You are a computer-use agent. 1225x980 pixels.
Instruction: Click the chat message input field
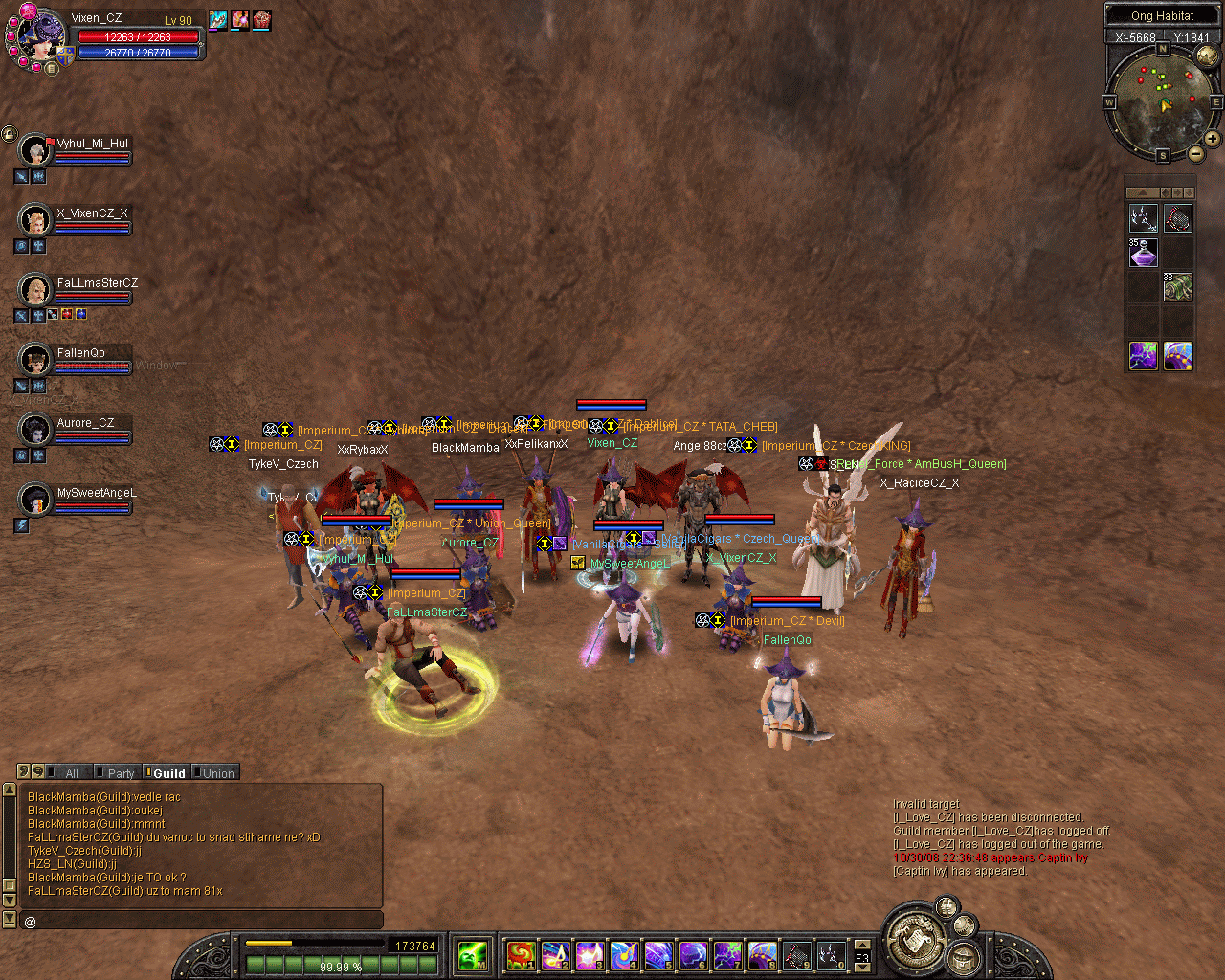pyautogui.click(x=201, y=921)
